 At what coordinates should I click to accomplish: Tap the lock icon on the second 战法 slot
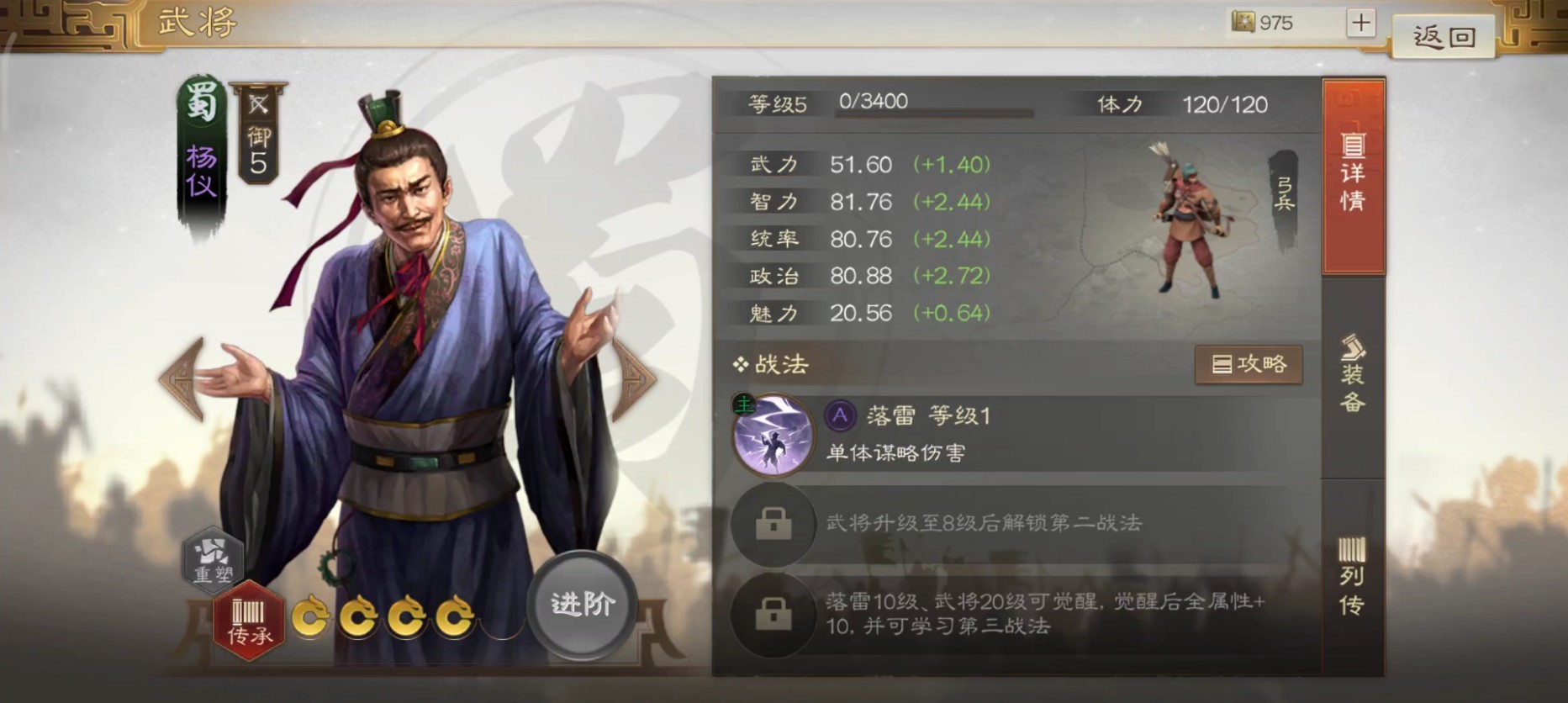tap(772, 523)
